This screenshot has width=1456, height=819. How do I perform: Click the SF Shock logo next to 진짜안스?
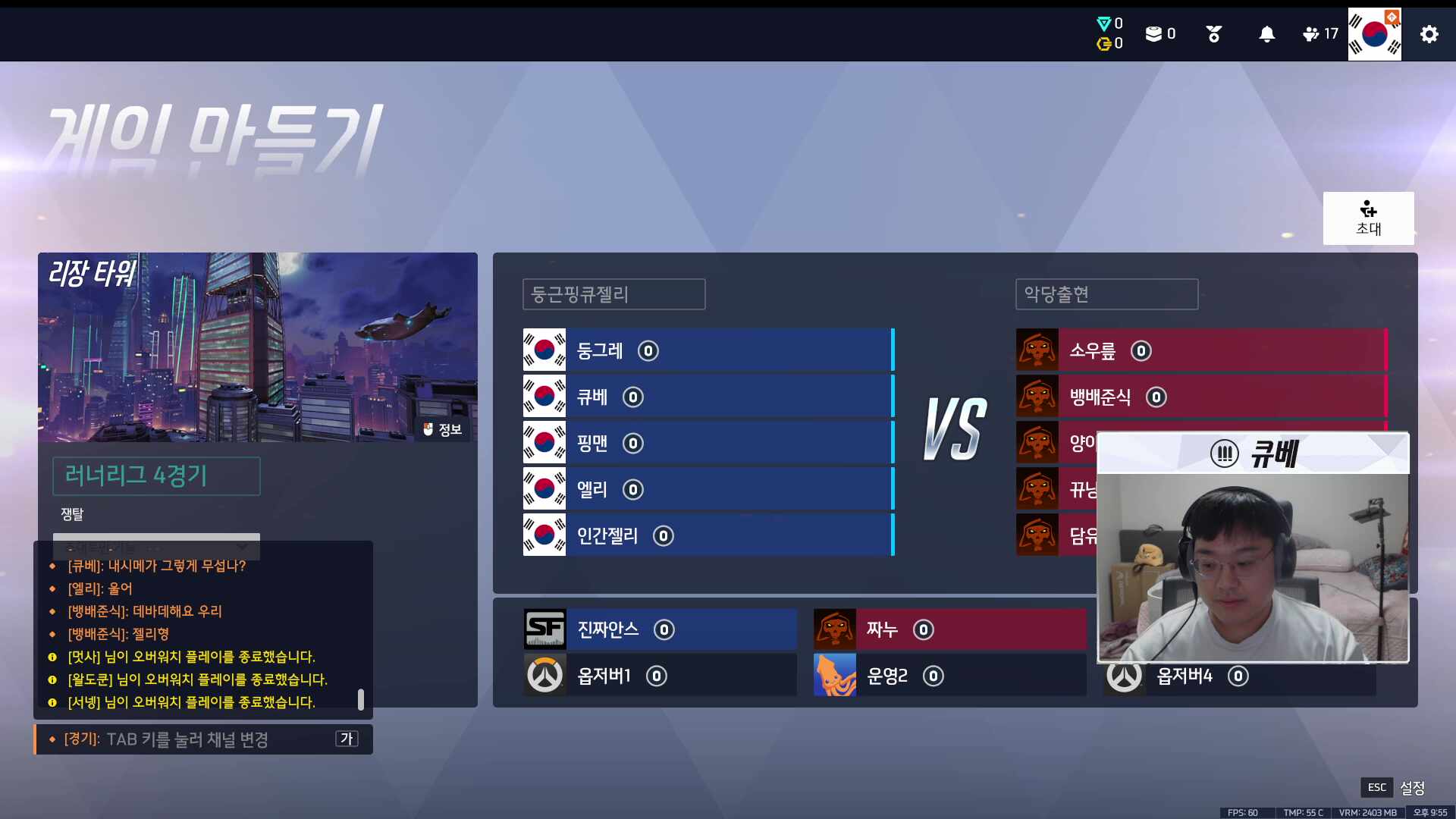(545, 629)
